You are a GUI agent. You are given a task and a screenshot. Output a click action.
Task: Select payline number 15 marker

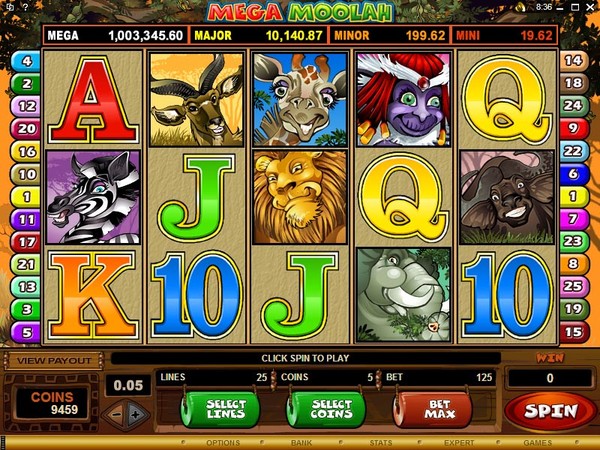click(574, 331)
